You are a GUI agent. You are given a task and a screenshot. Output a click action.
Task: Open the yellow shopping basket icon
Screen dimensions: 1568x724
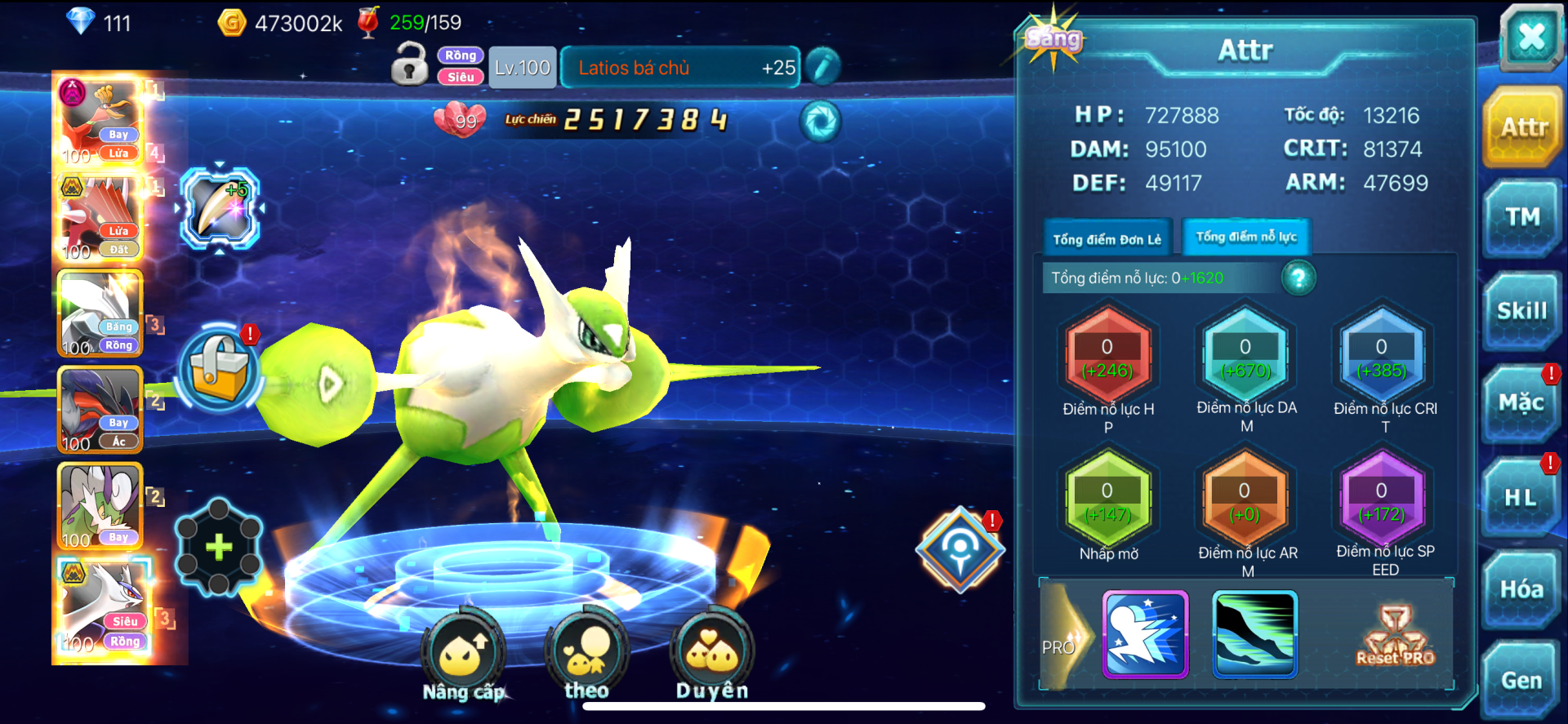click(219, 370)
